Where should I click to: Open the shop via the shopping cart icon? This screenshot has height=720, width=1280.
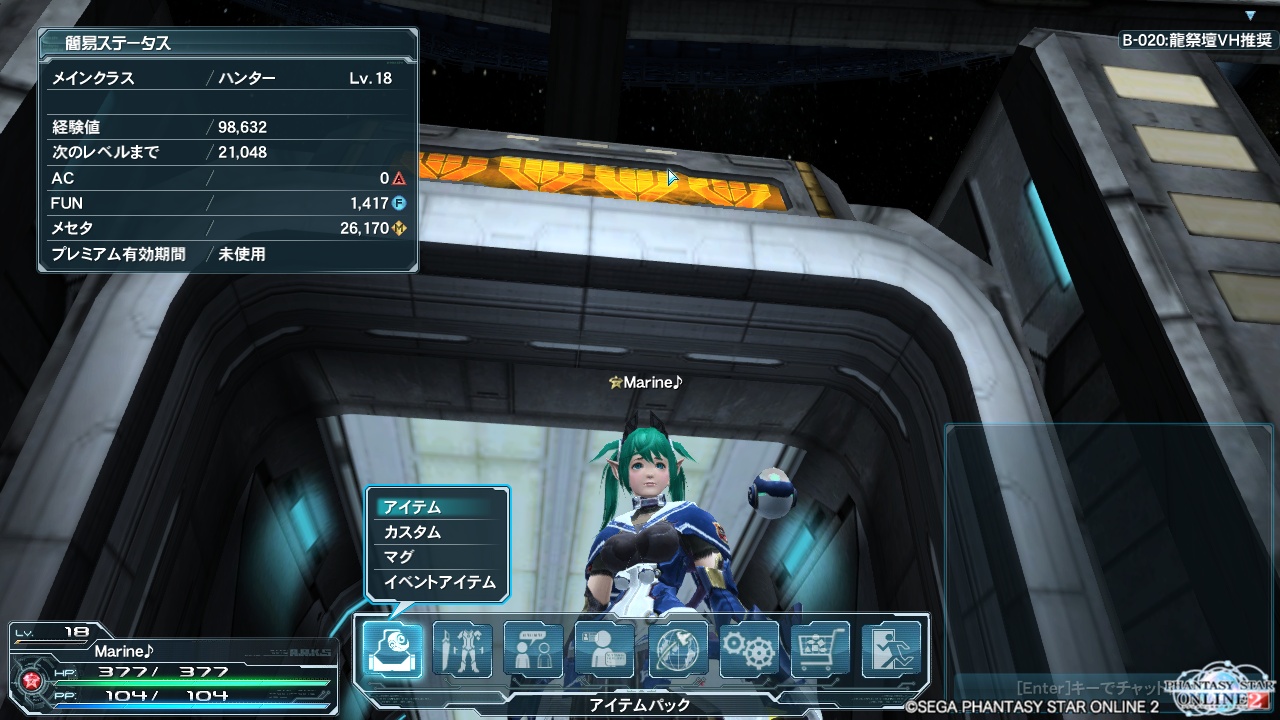point(820,650)
